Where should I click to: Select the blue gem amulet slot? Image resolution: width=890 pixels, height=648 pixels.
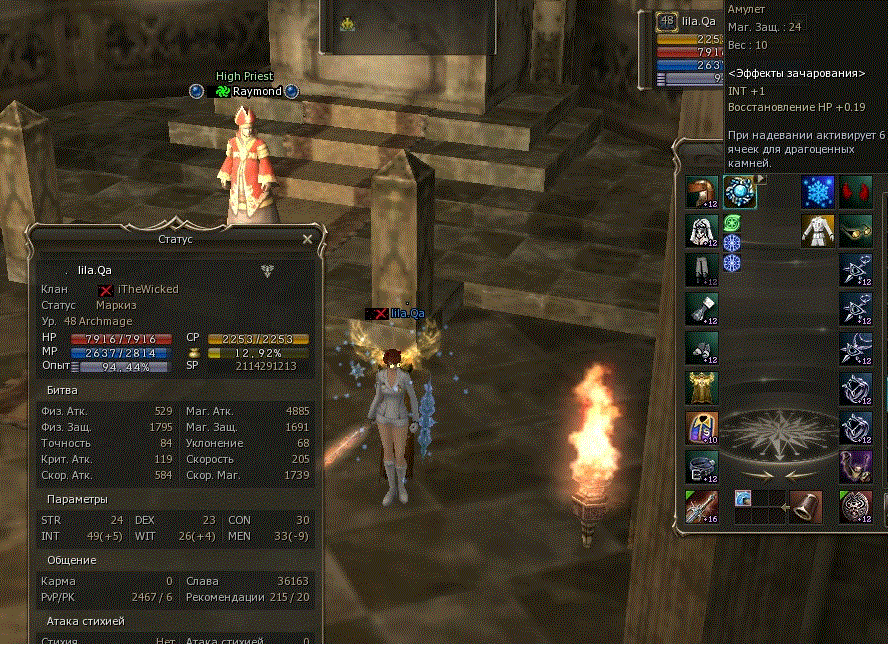pyautogui.click(x=740, y=192)
